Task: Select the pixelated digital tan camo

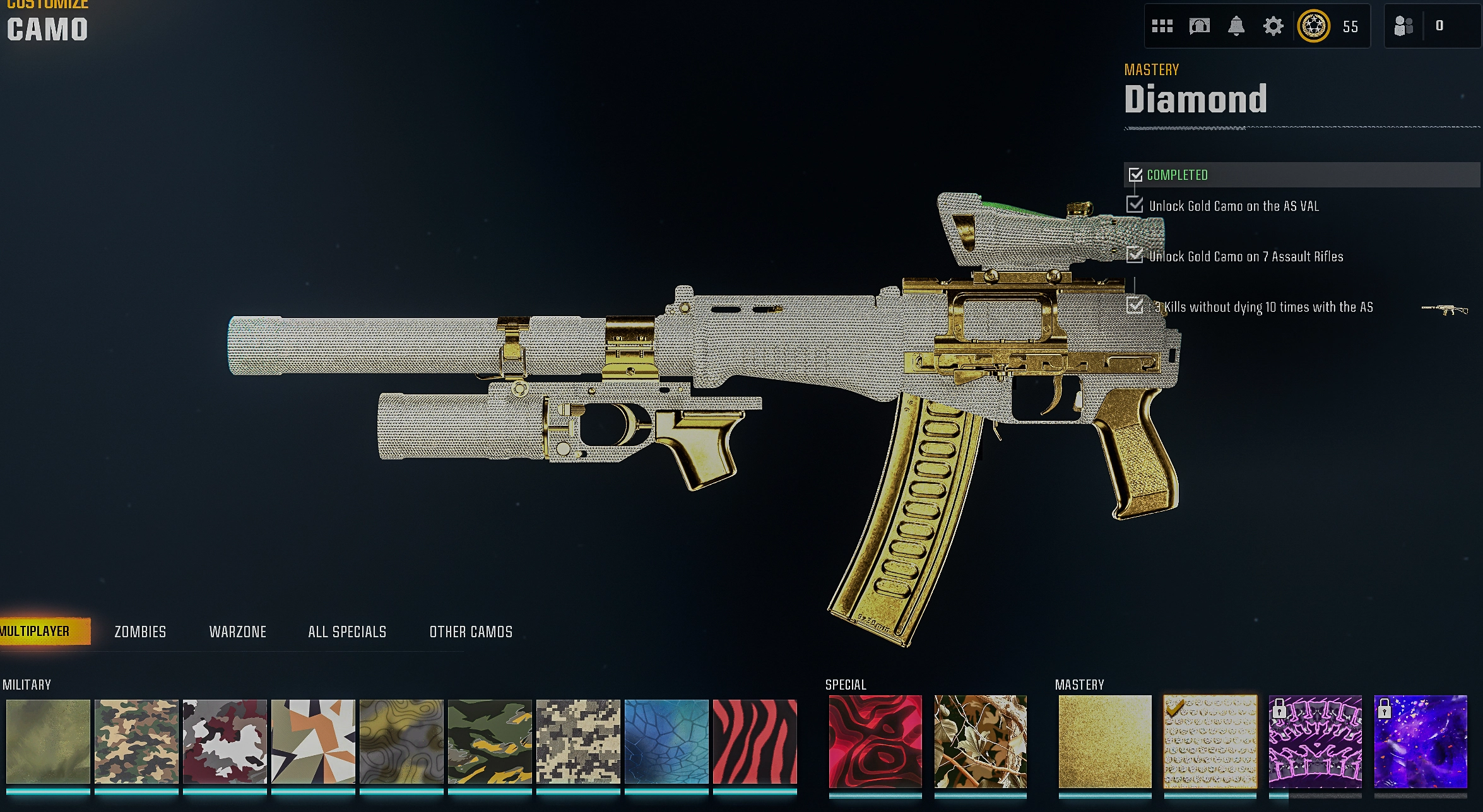Action: [578, 742]
